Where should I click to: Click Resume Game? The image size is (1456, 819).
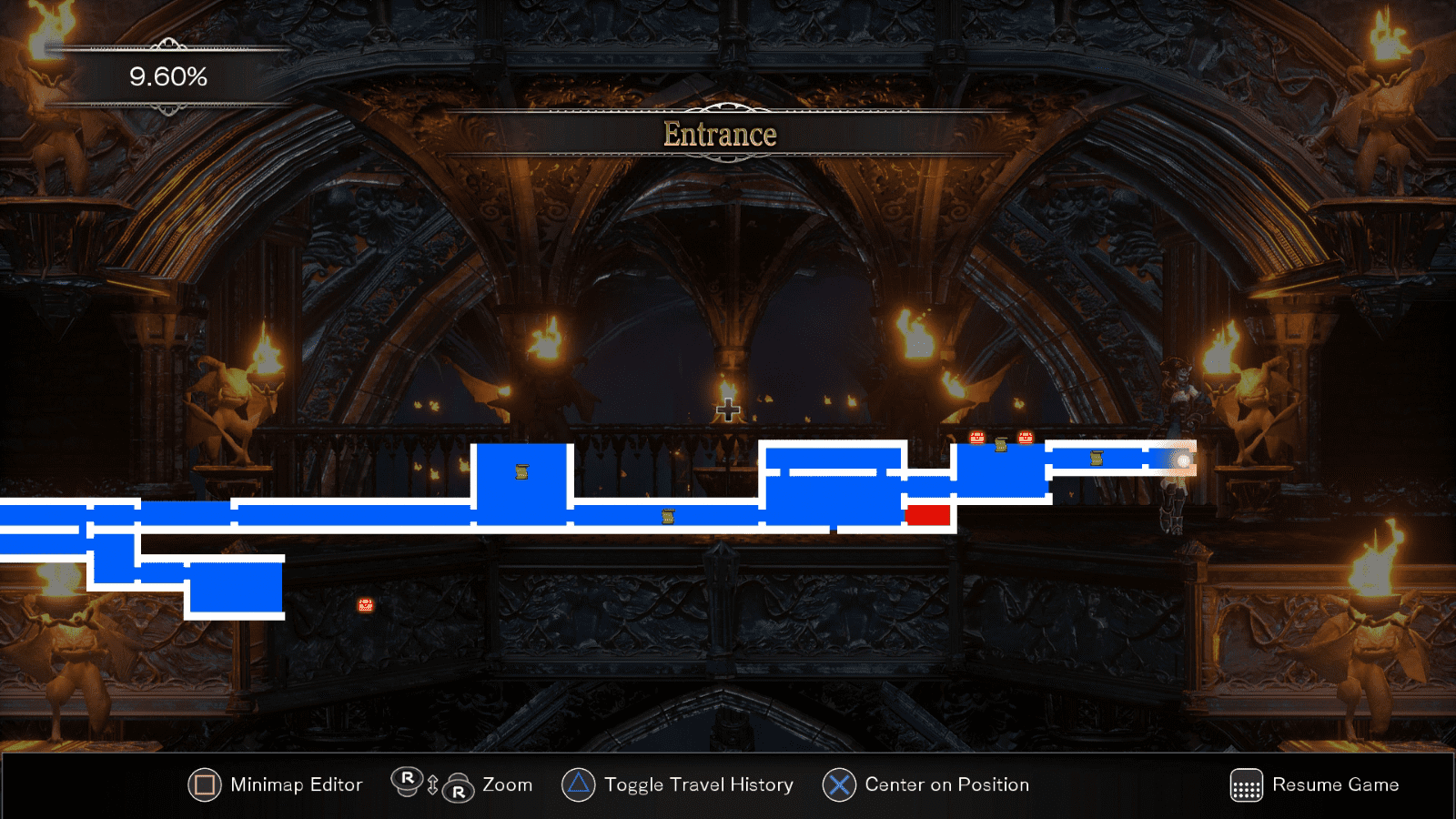[x=1335, y=784]
